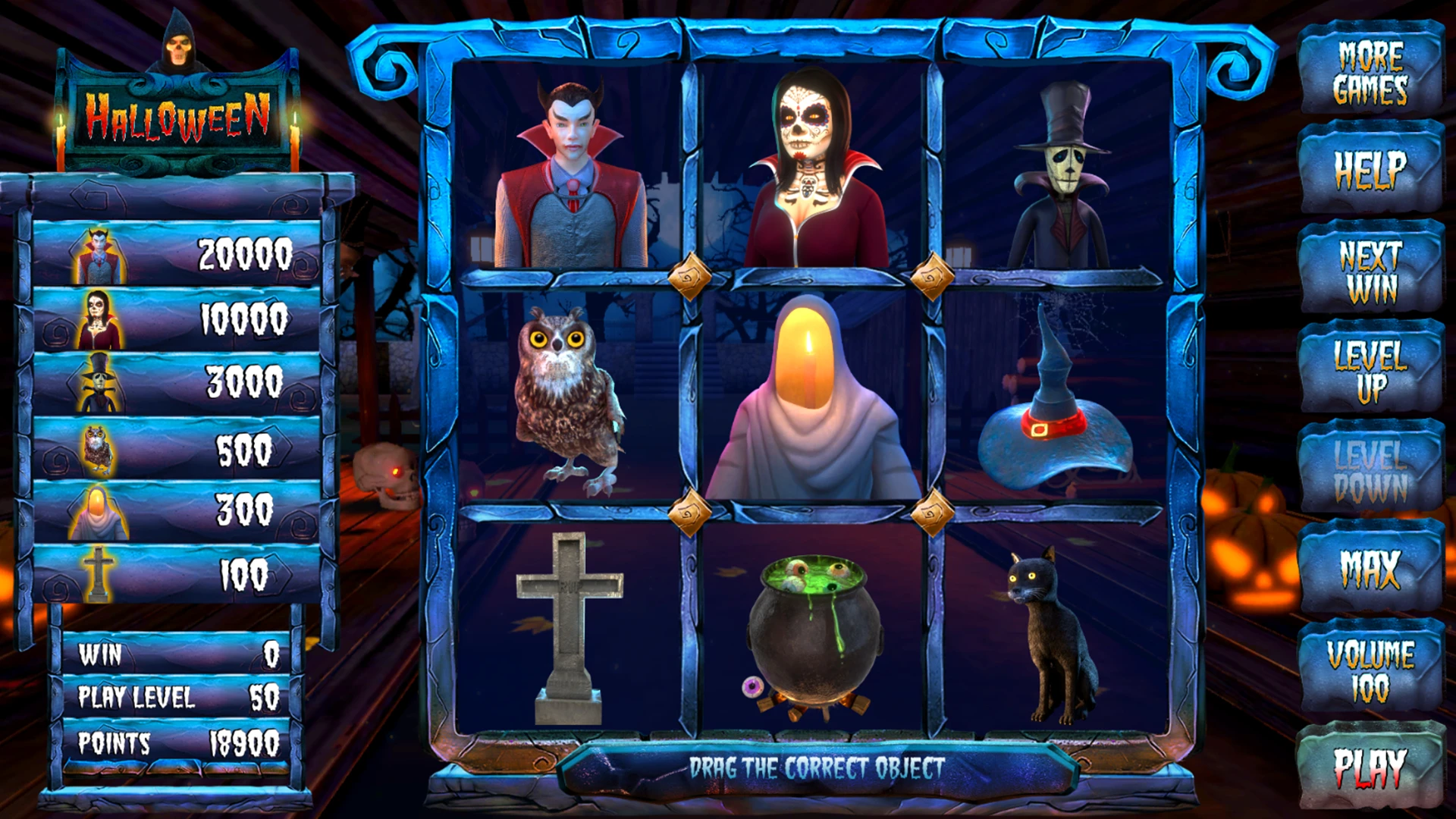Viewport: 1456px width, 819px height.
Task: Set the bet to Max
Action: pos(1370,569)
